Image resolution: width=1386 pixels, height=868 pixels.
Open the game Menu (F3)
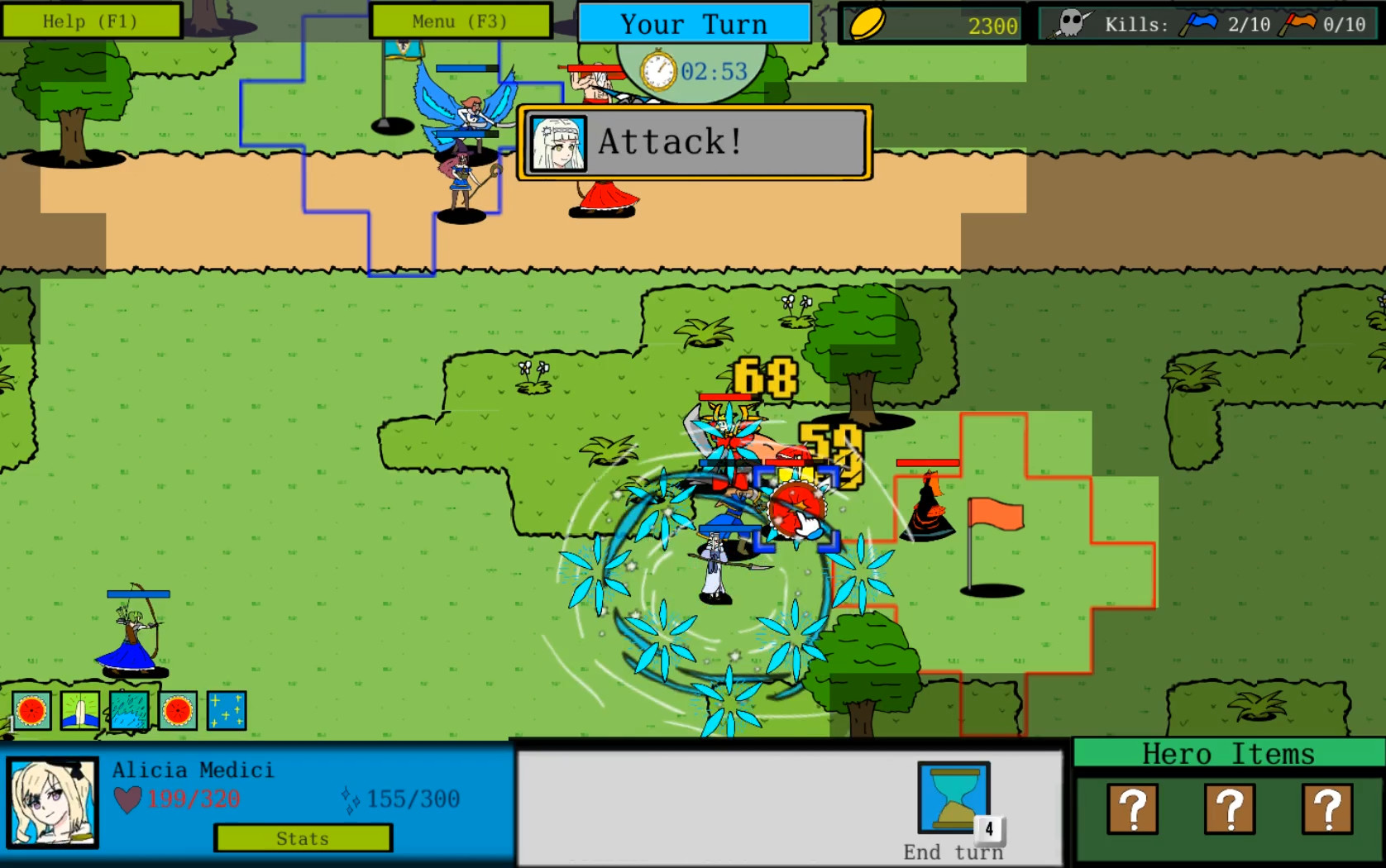460,21
